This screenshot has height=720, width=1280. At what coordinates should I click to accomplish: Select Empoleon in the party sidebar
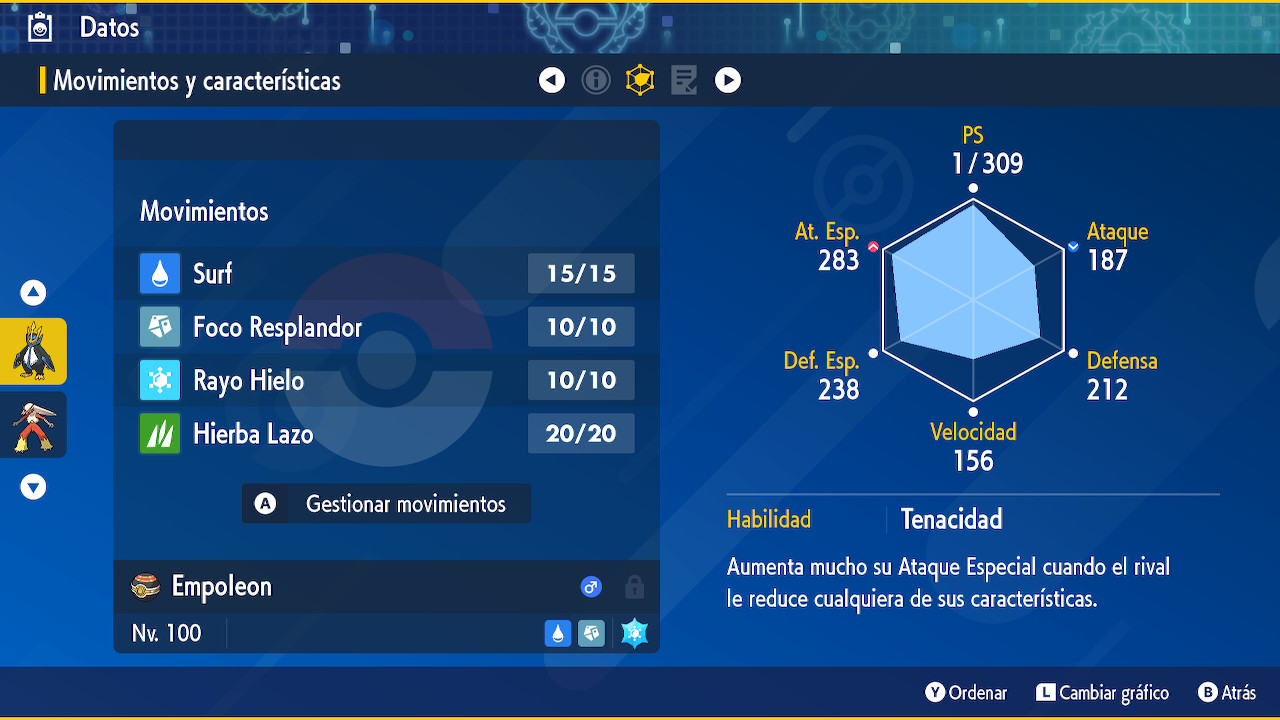[x=33, y=351]
